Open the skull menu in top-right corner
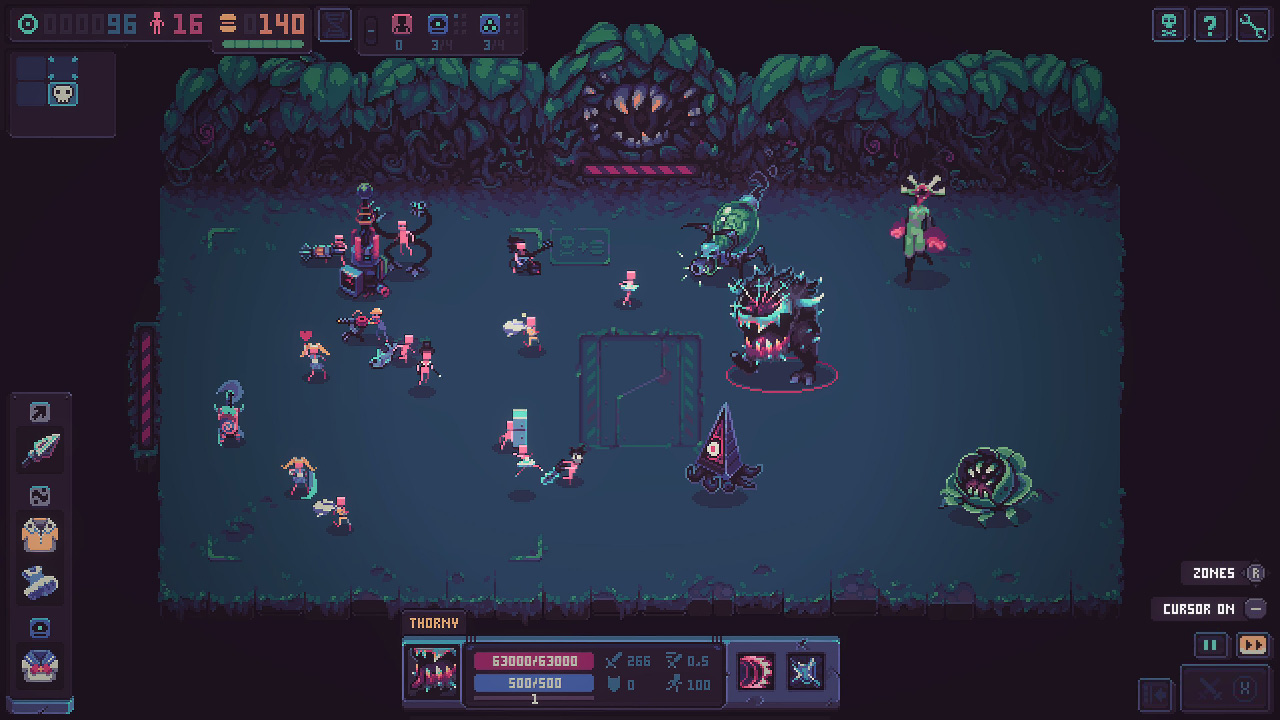This screenshot has width=1280, height=720. click(1170, 25)
